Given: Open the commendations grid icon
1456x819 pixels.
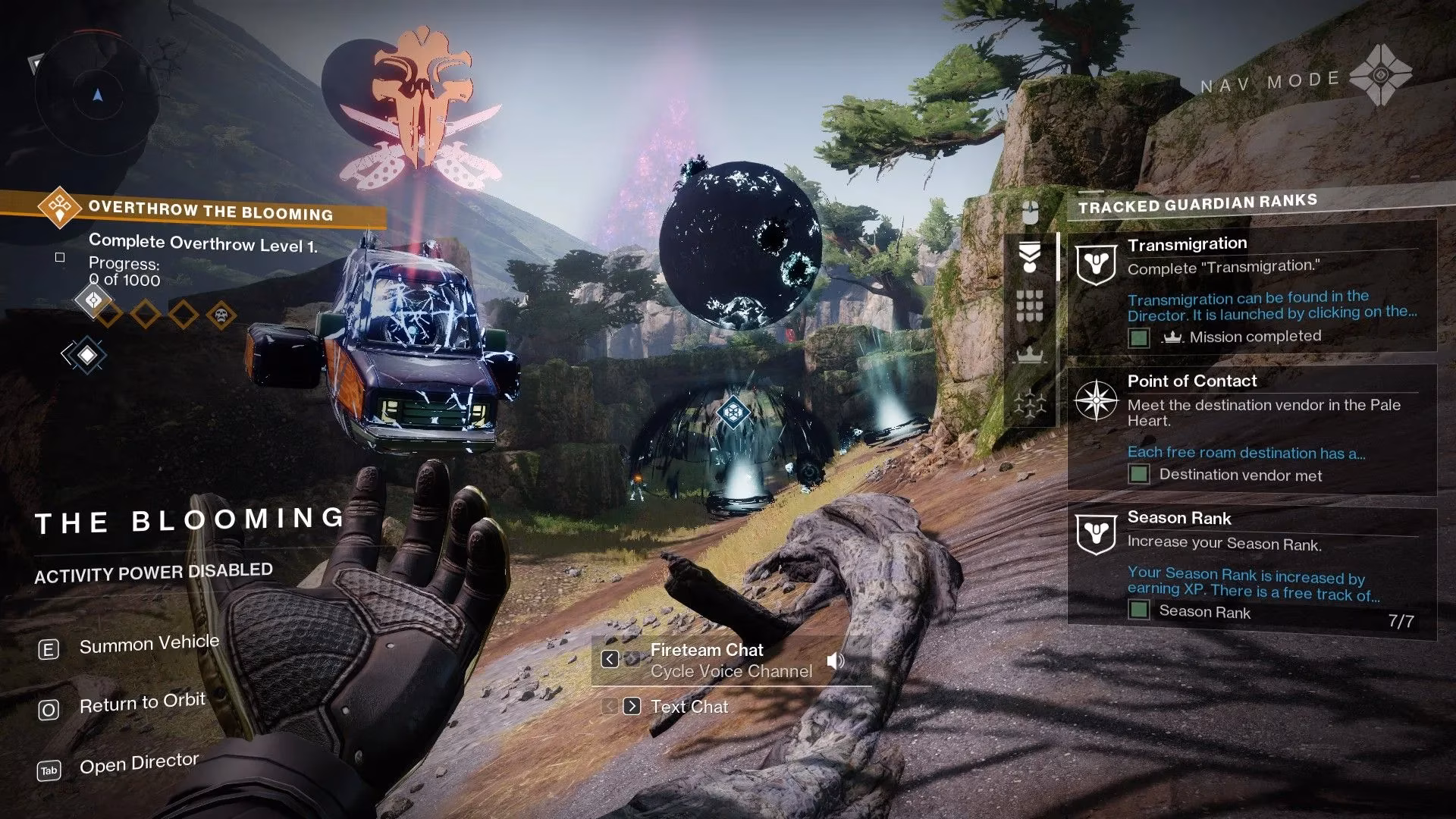Looking at the screenshot, I should (1030, 307).
